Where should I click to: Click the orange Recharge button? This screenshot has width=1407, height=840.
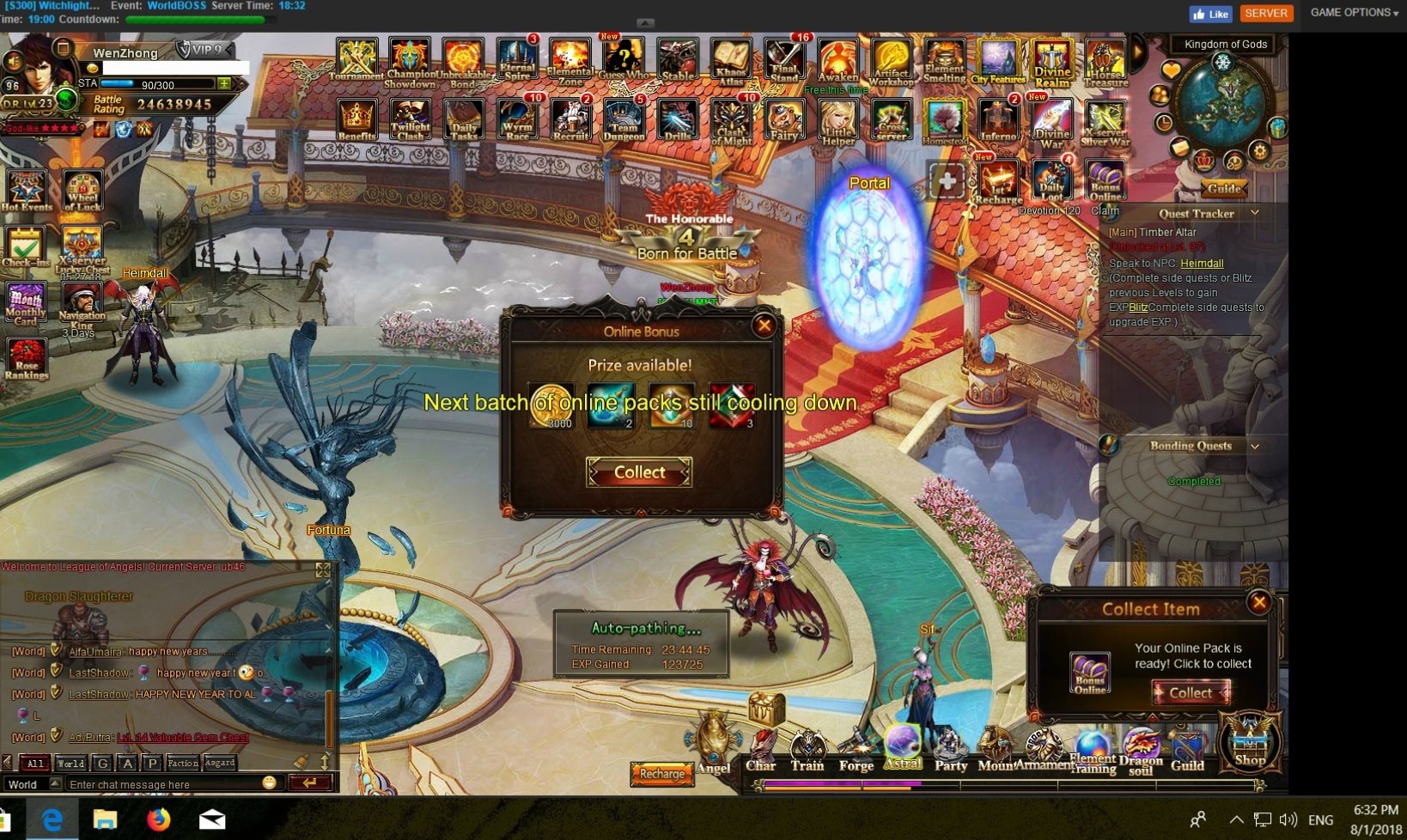661,774
